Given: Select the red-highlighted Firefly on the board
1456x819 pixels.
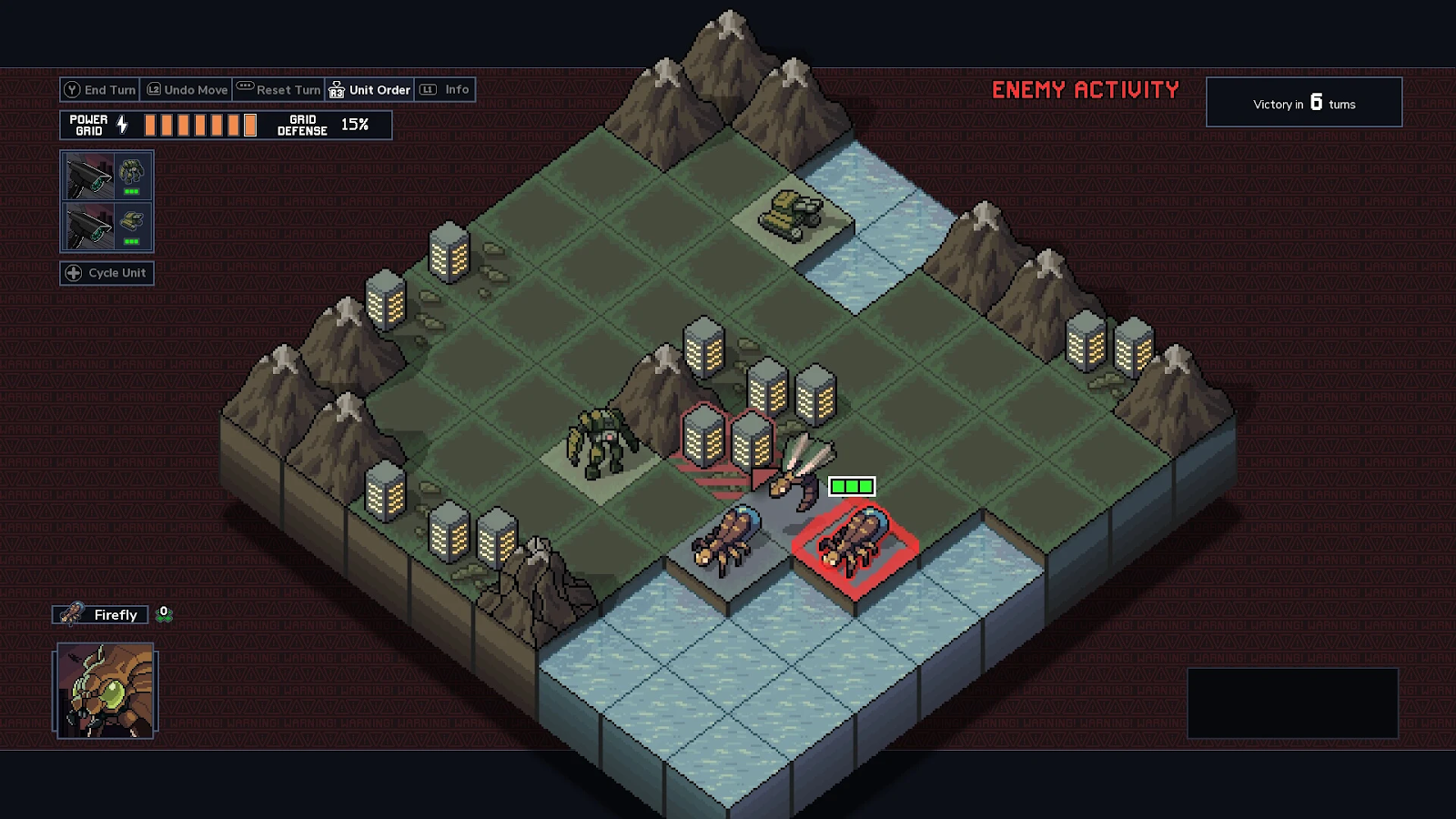Looking at the screenshot, I should [x=853, y=541].
